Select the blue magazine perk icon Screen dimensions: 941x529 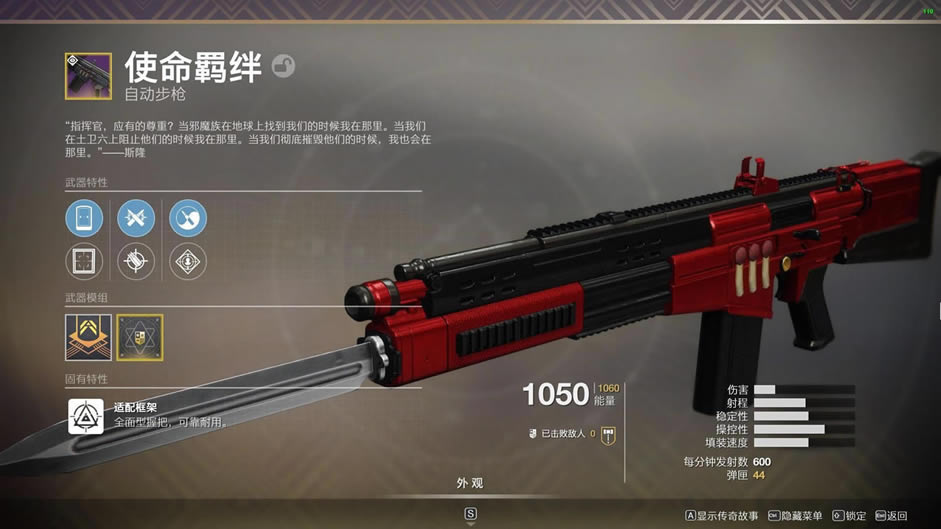(x=84, y=218)
